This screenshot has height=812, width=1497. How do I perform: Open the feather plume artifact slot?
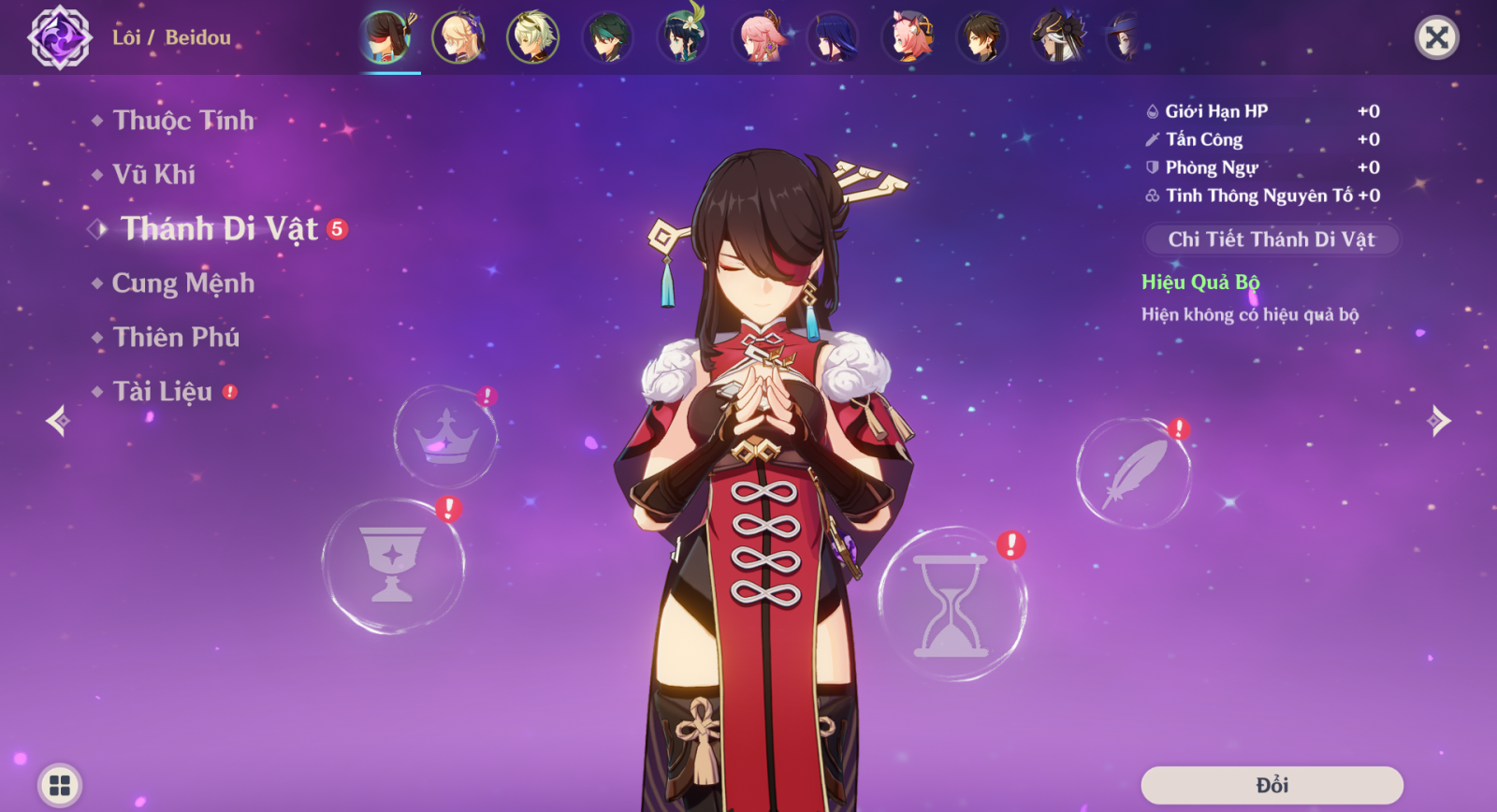point(1134,473)
